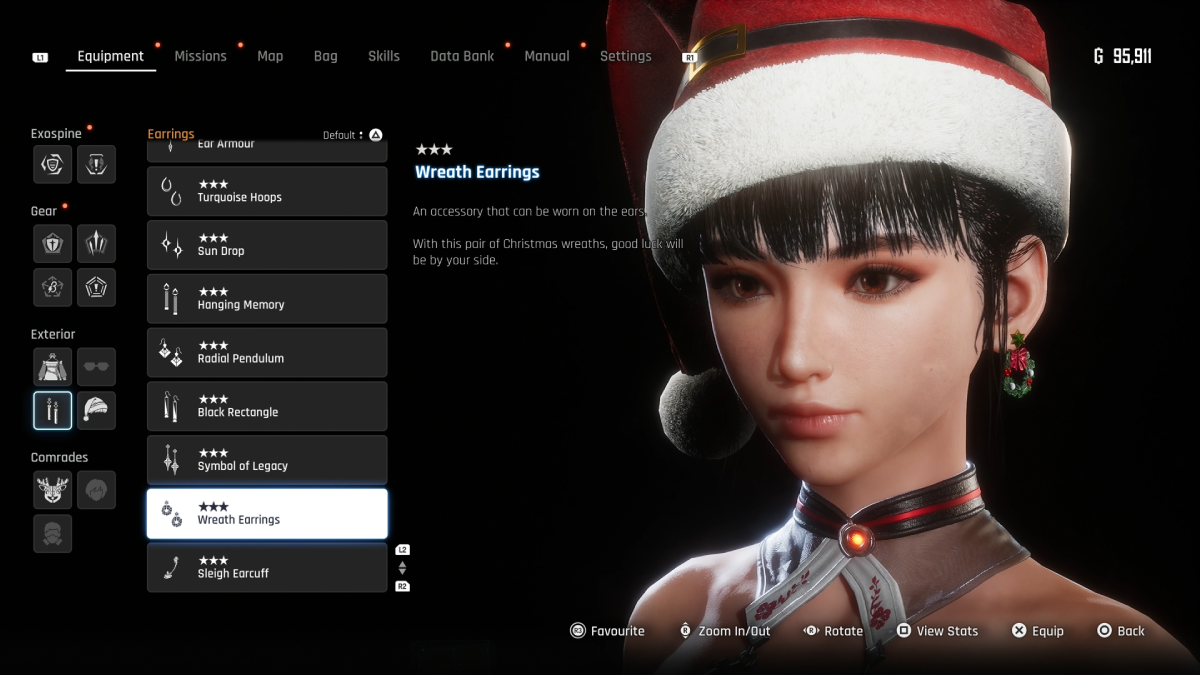Pick the Sleigh Earcuff entry
The width and height of the screenshot is (1200, 675).
coord(267,568)
